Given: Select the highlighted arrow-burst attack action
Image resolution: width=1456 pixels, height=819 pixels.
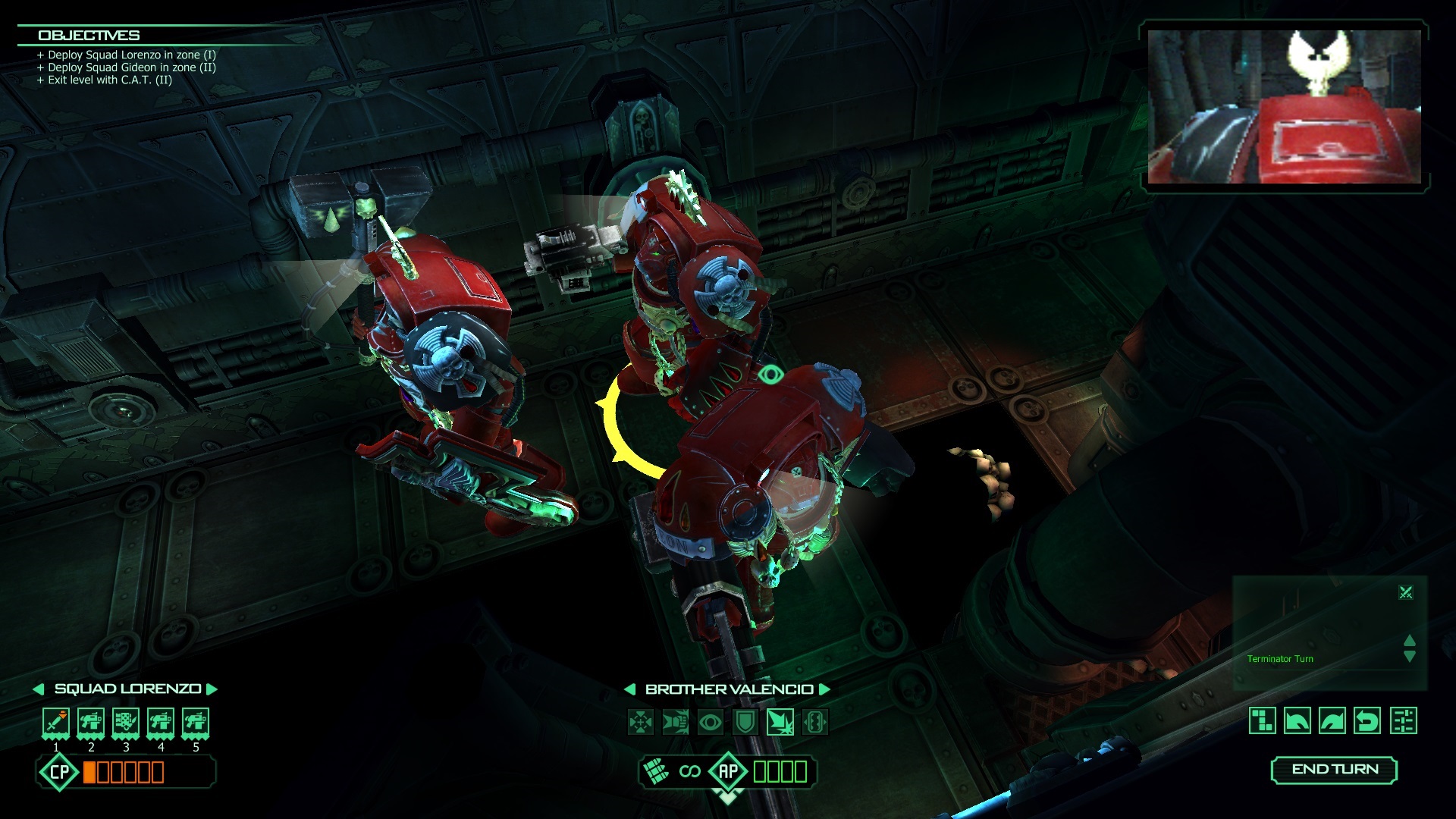Looking at the screenshot, I should click(780, 722).
